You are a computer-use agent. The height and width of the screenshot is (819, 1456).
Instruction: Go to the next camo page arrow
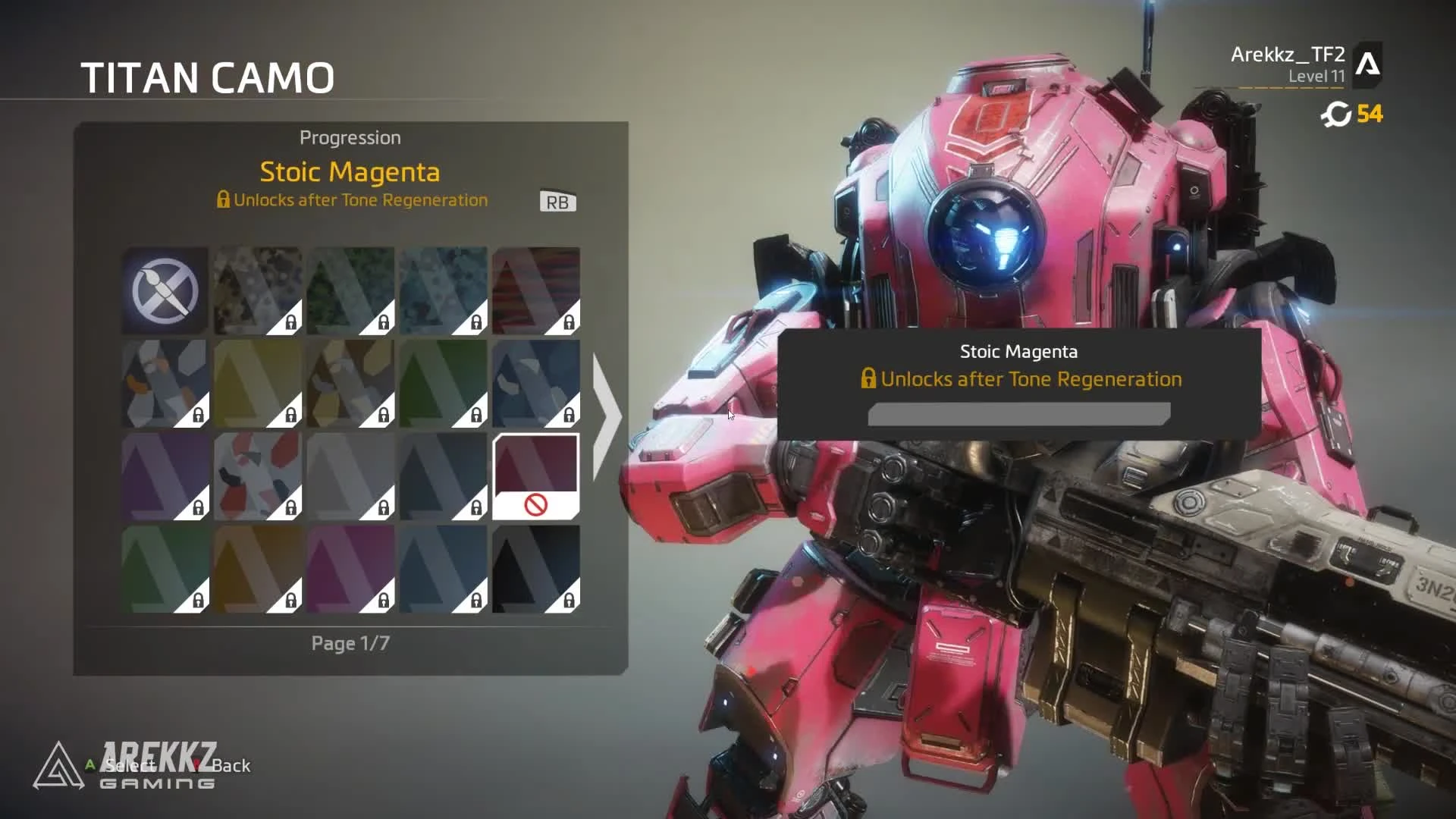[x=606, y=416]
